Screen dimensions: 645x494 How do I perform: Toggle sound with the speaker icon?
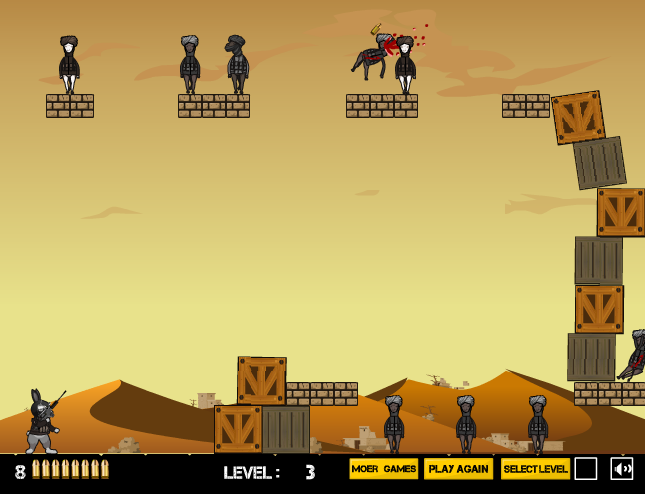click(622, 469)
